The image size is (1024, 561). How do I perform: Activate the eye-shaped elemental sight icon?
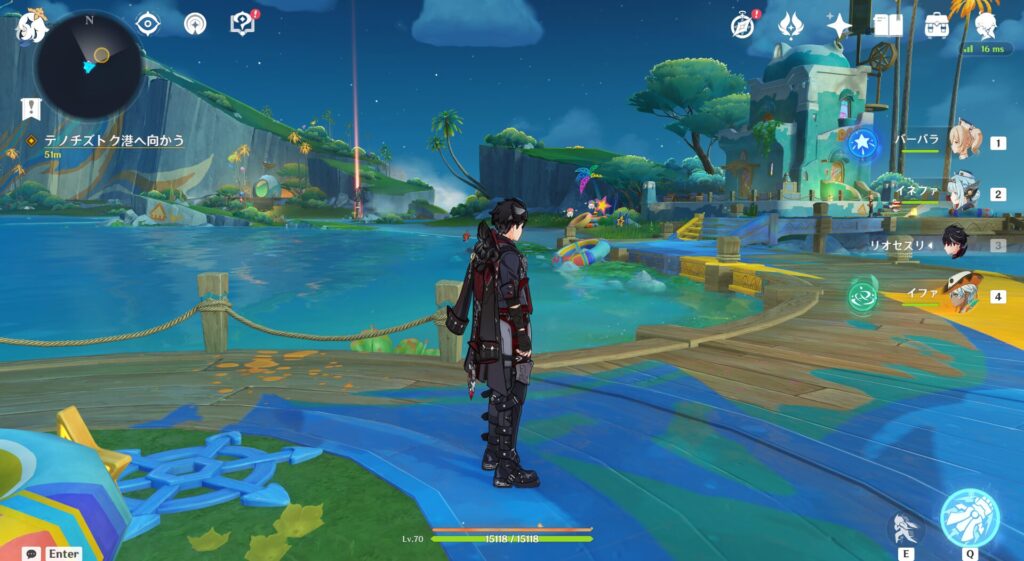pyautogui.click(x=148, y=23)
